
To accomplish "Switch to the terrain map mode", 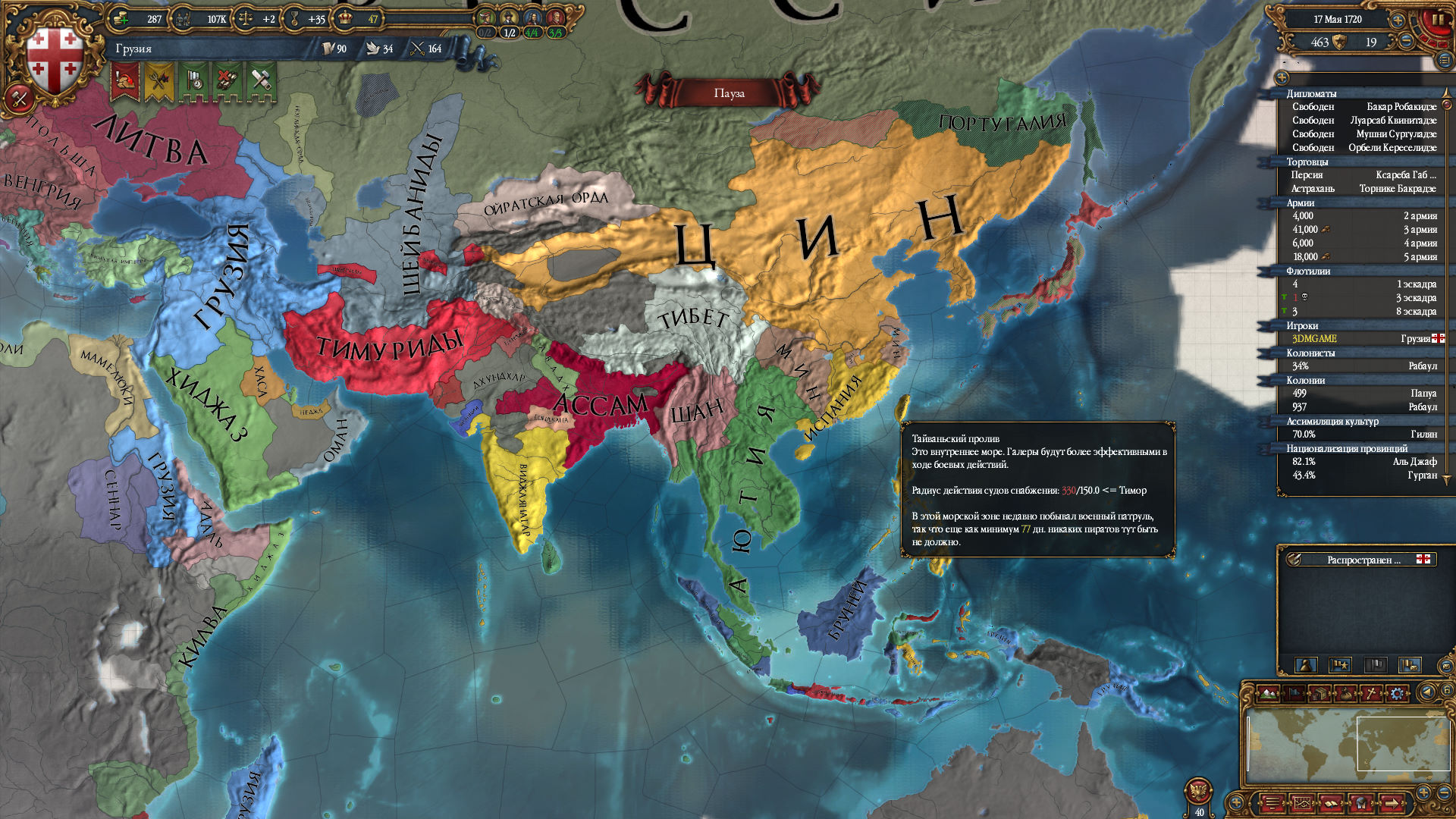I will pos(1268,693).
